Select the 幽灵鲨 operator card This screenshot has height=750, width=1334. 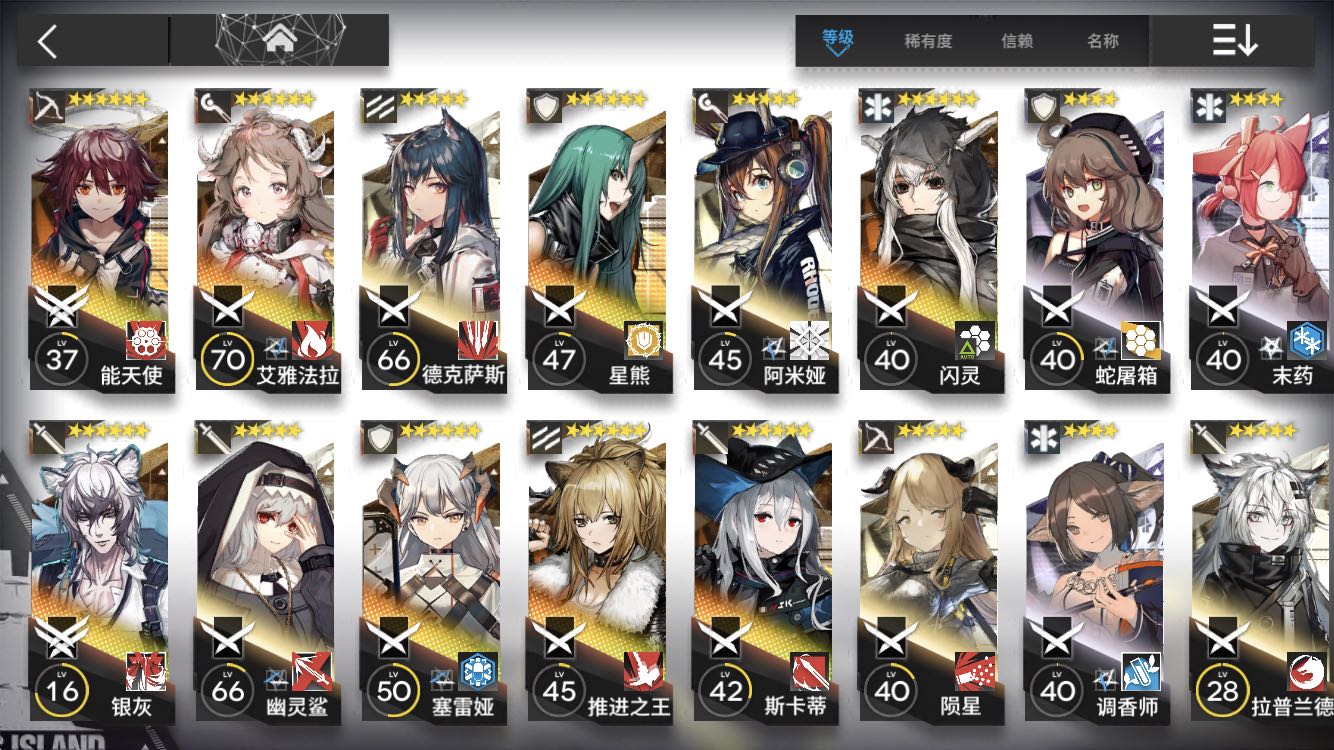click(266, 572)
